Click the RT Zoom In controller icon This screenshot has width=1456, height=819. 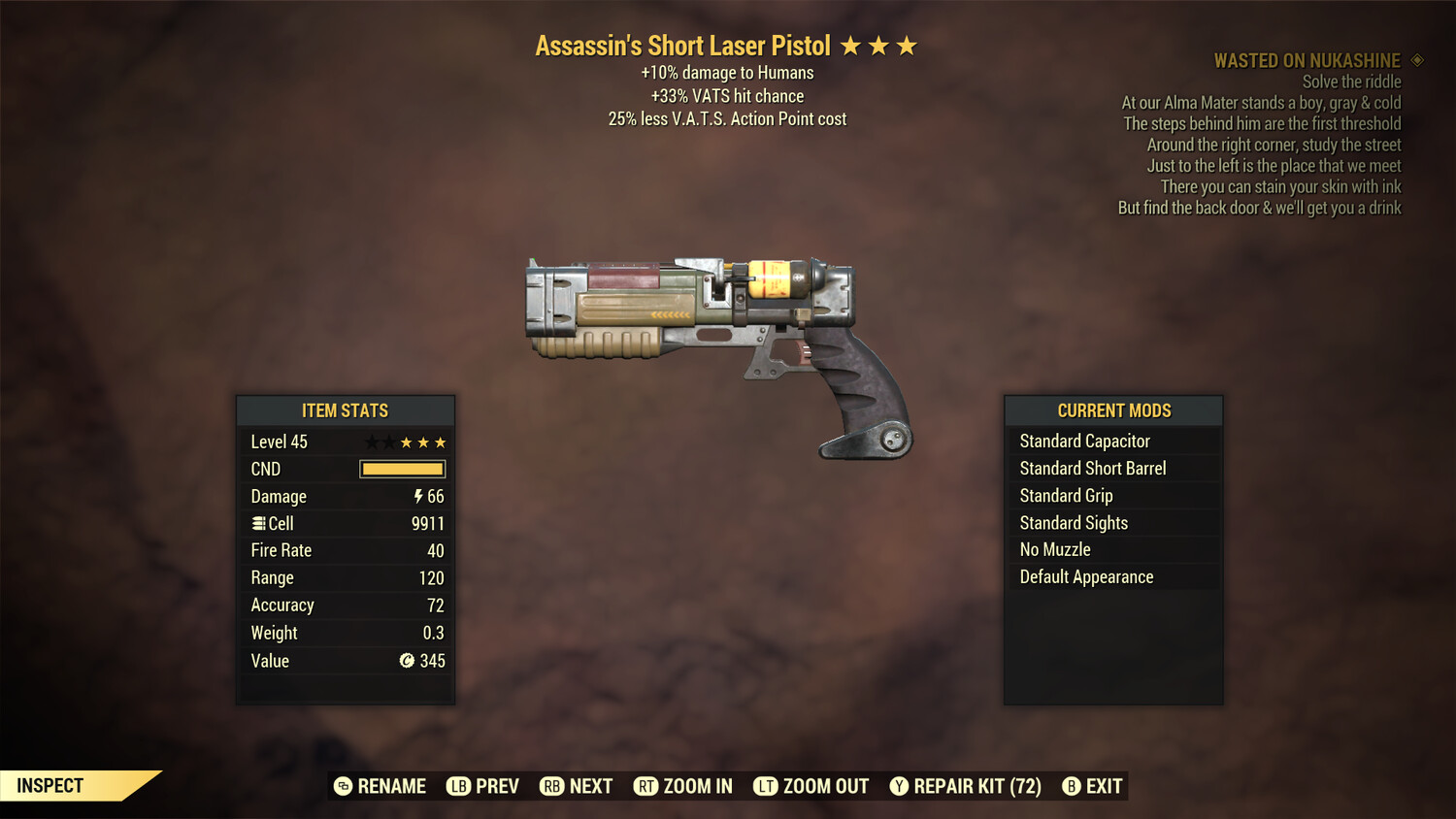(x=646, y=786)
